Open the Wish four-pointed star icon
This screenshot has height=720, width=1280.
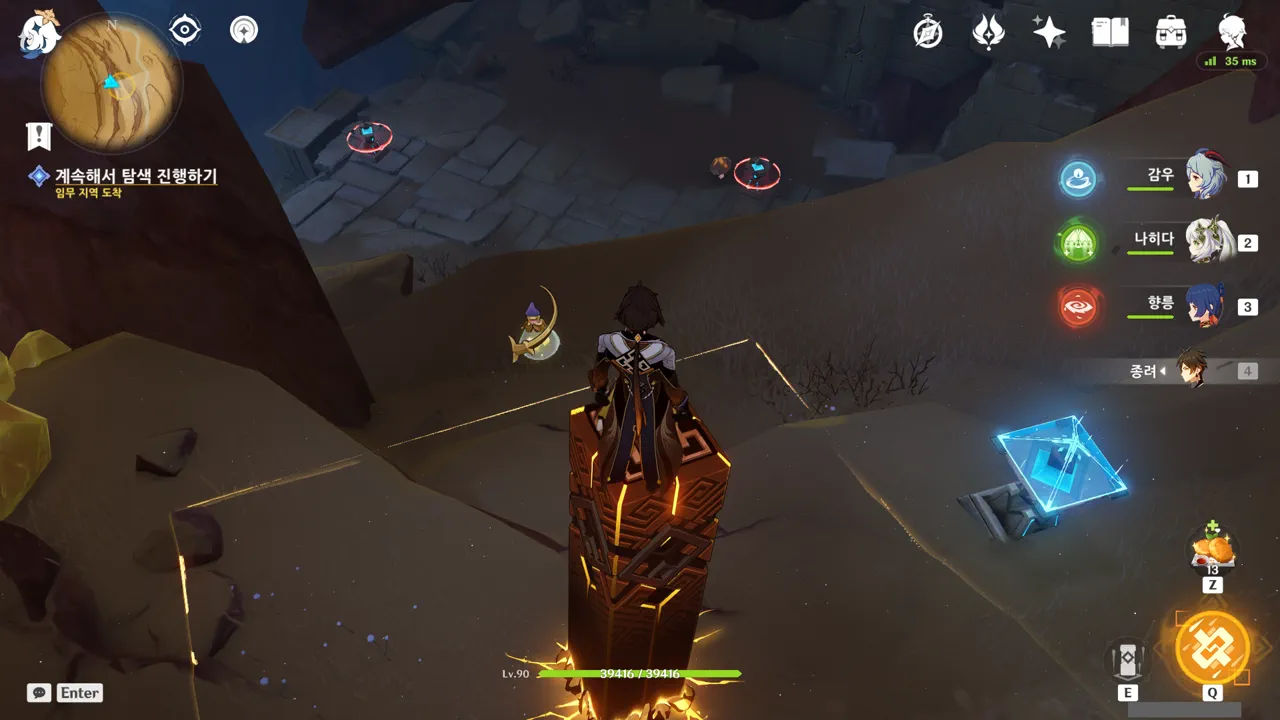1049,32
